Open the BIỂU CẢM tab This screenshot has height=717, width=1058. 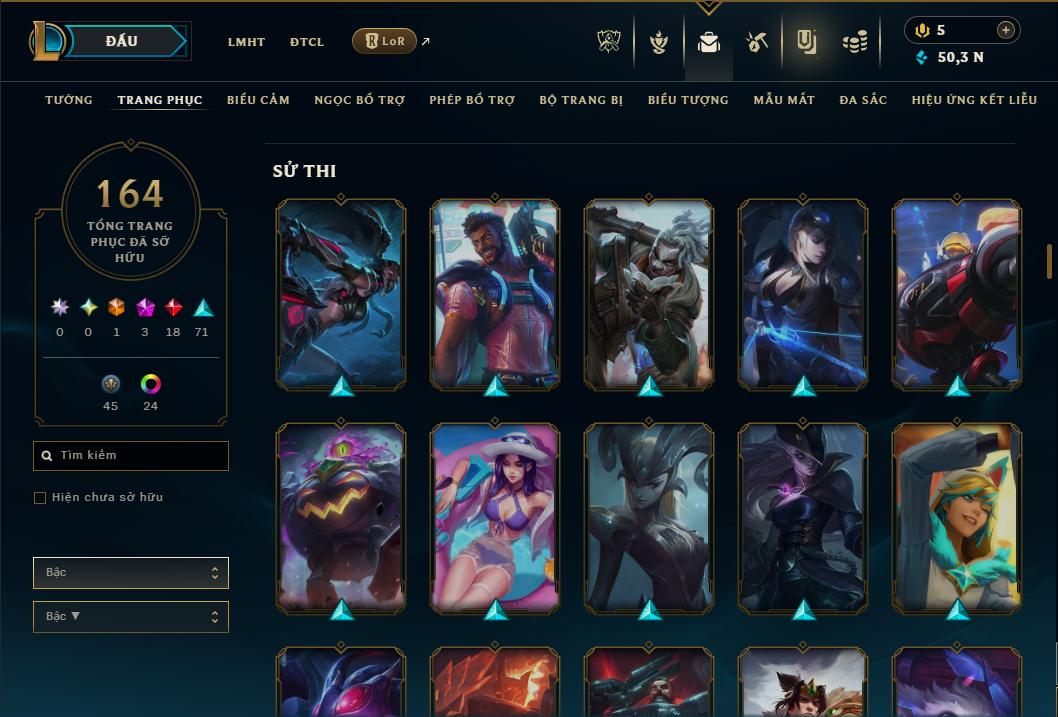tap(258, 100)
